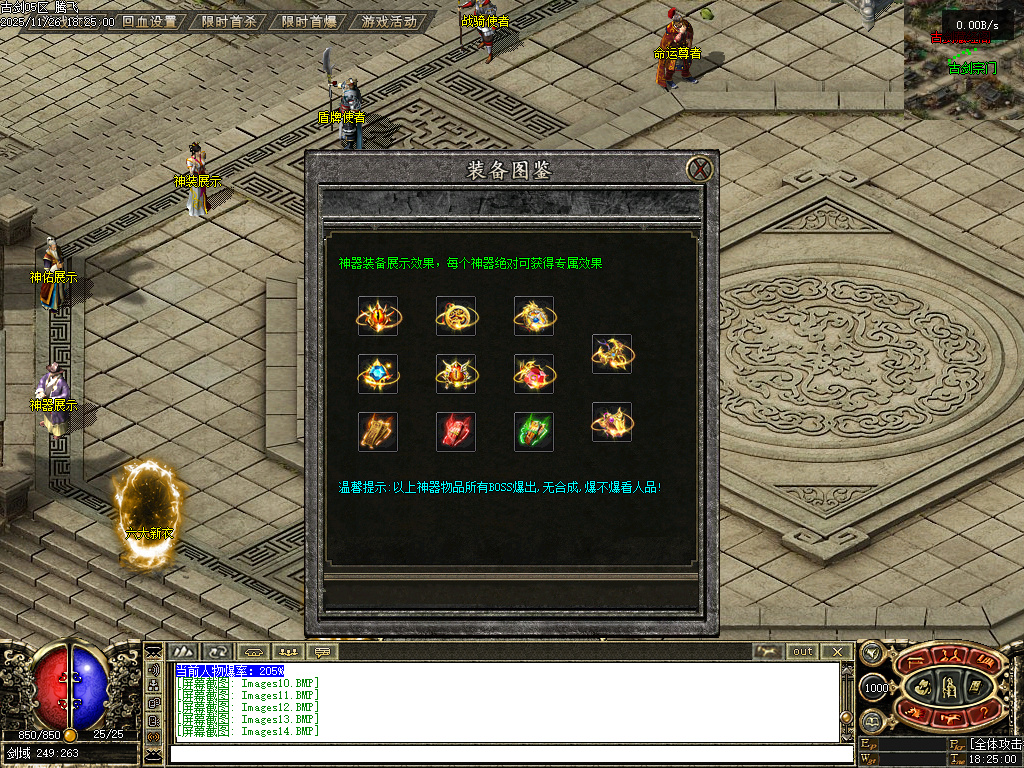Select the blue diamond gem artifact

click(x=378, y=374)
